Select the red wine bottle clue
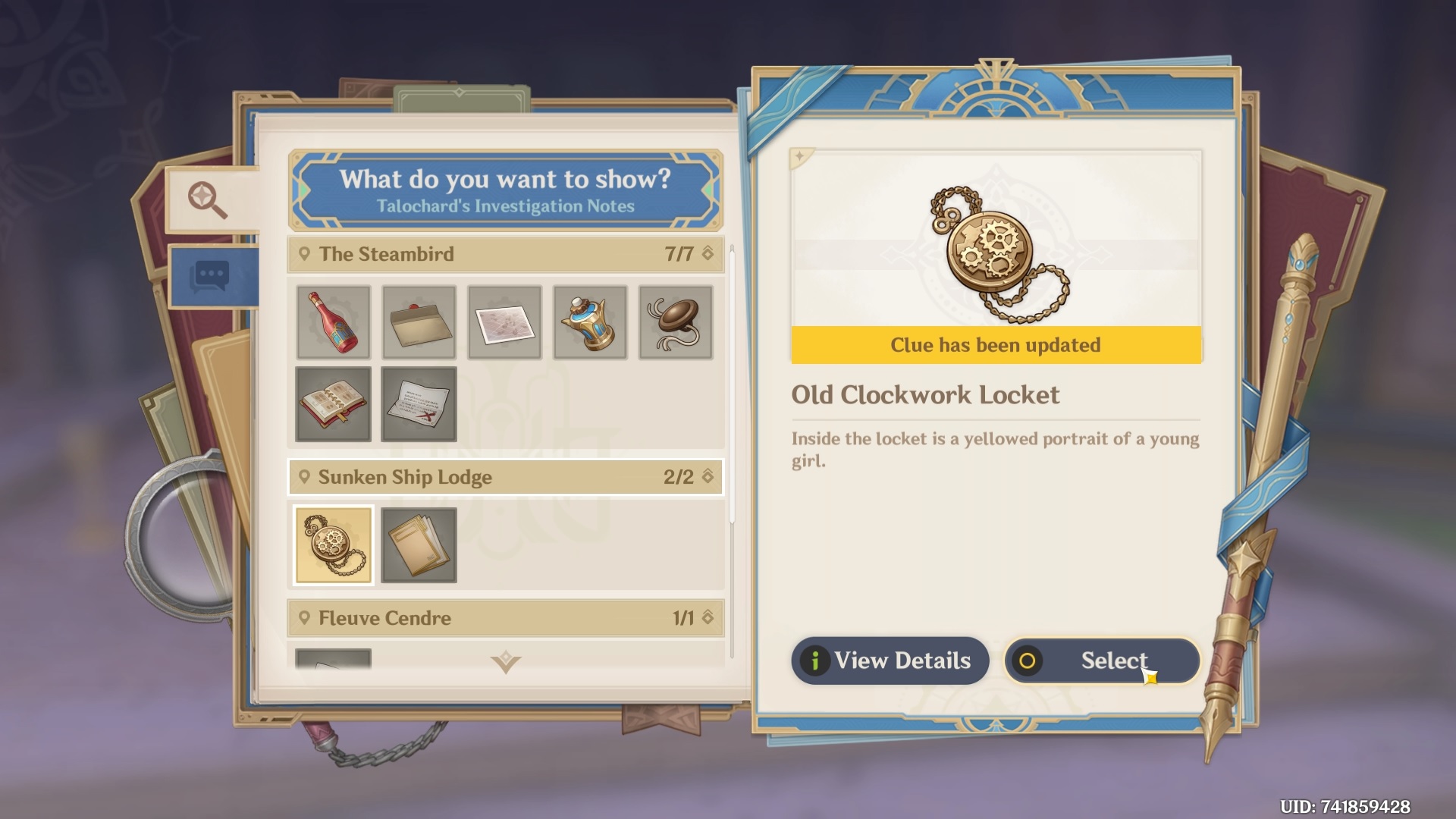1456x819 pixels. [334, 322]
